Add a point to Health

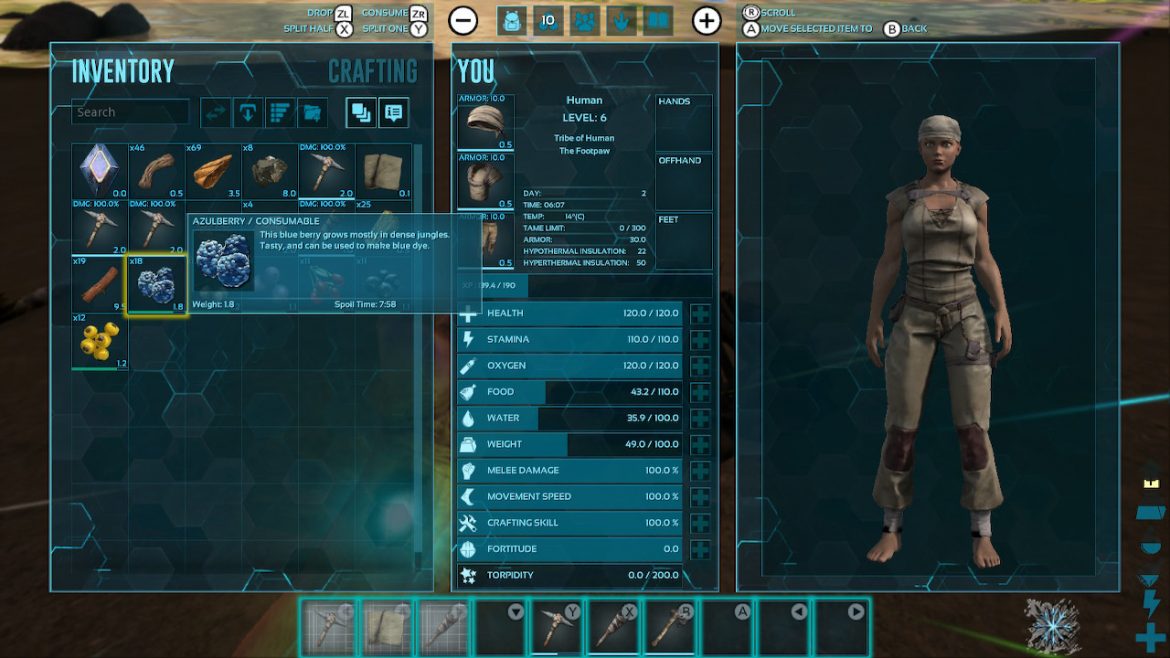pos(700,313)
